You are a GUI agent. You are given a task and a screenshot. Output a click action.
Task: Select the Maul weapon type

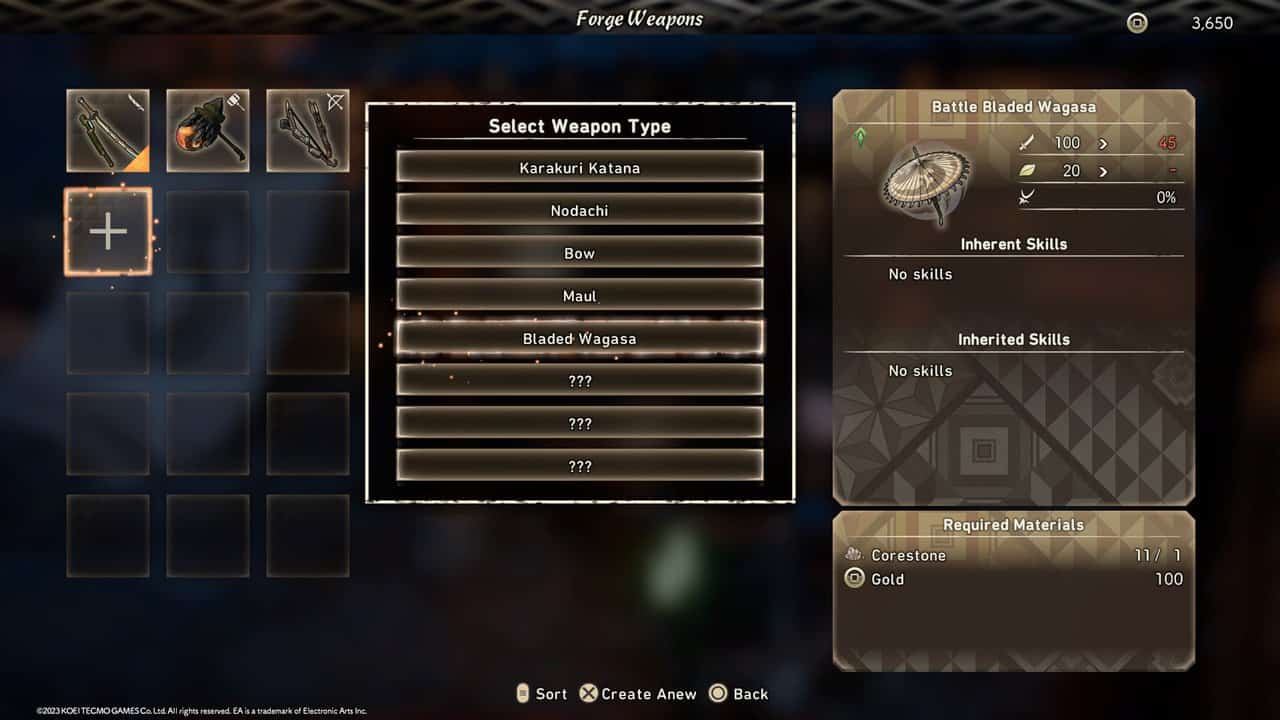click(x=580, y=296)
